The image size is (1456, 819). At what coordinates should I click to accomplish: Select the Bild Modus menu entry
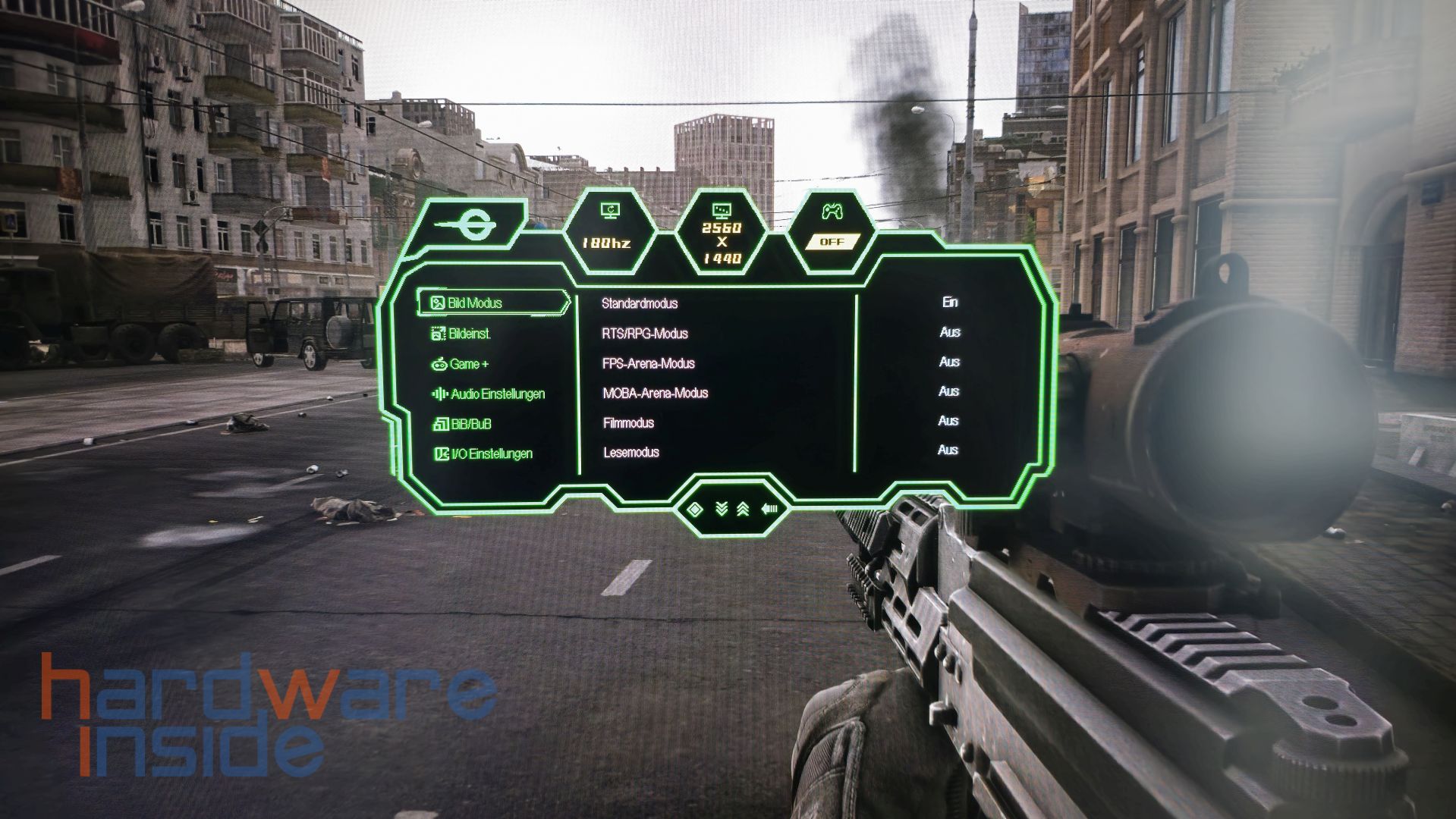pyautogui.click(x=475, y=303)
